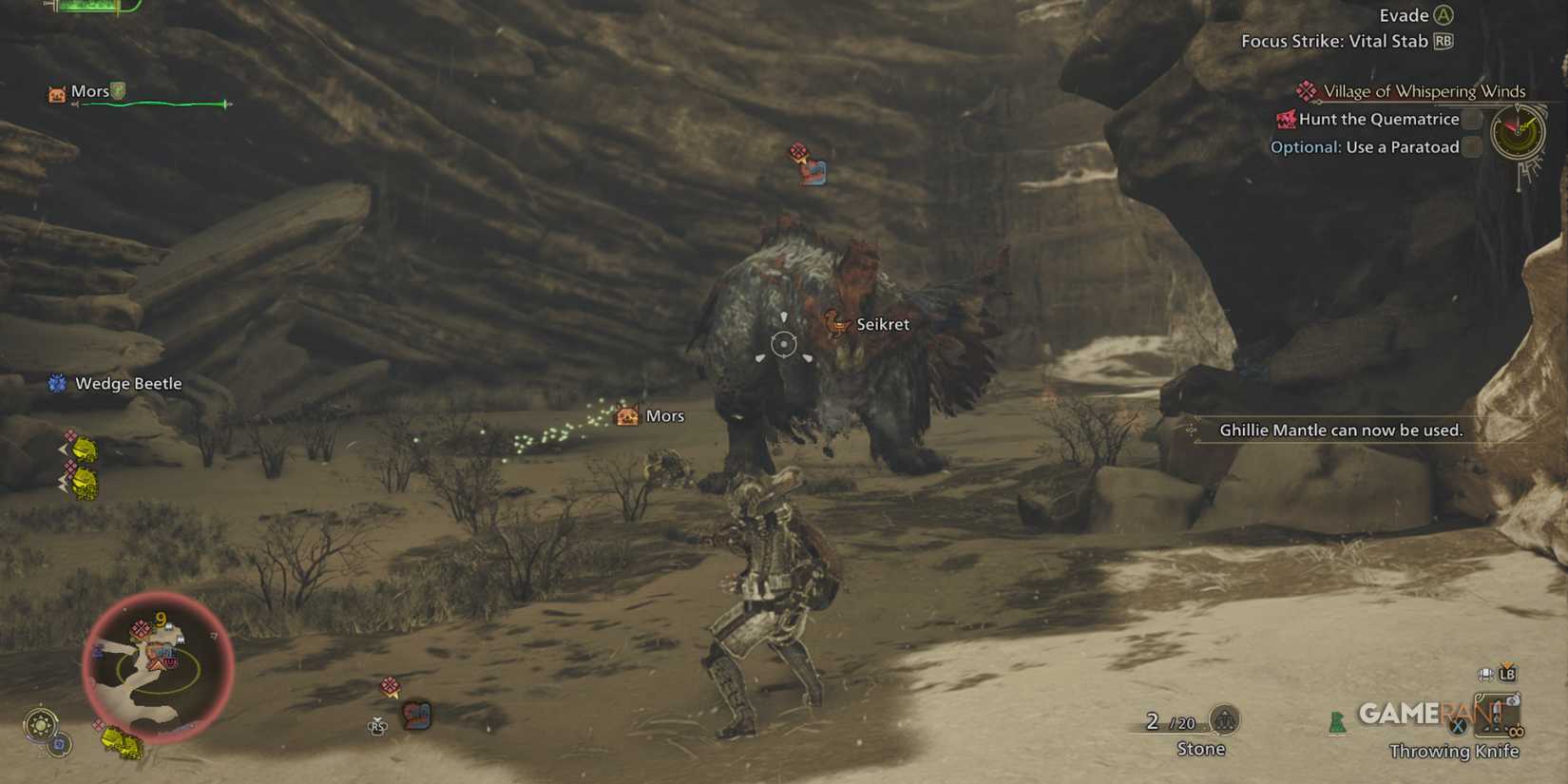Viewport: 1568px width, 784px height.
Task: Click the quest timer compass icon
Action: click(1518, 133)
